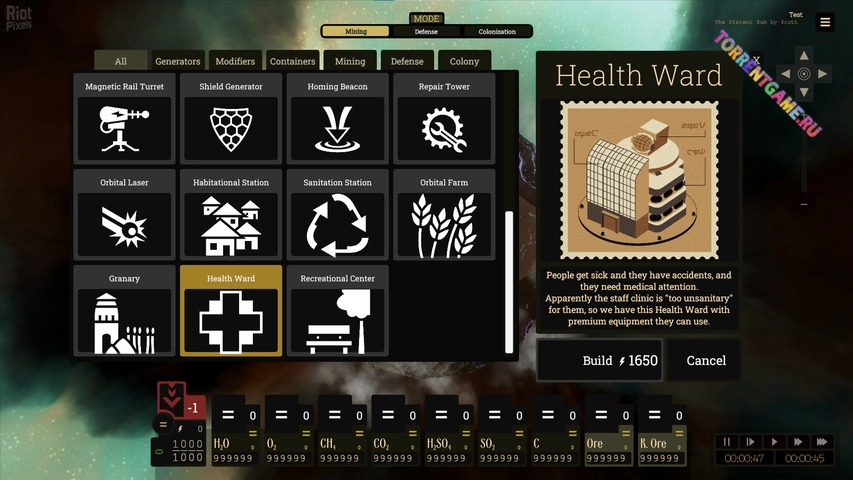
Task: Switch mode to Colonization
Action: coord(497,32)
